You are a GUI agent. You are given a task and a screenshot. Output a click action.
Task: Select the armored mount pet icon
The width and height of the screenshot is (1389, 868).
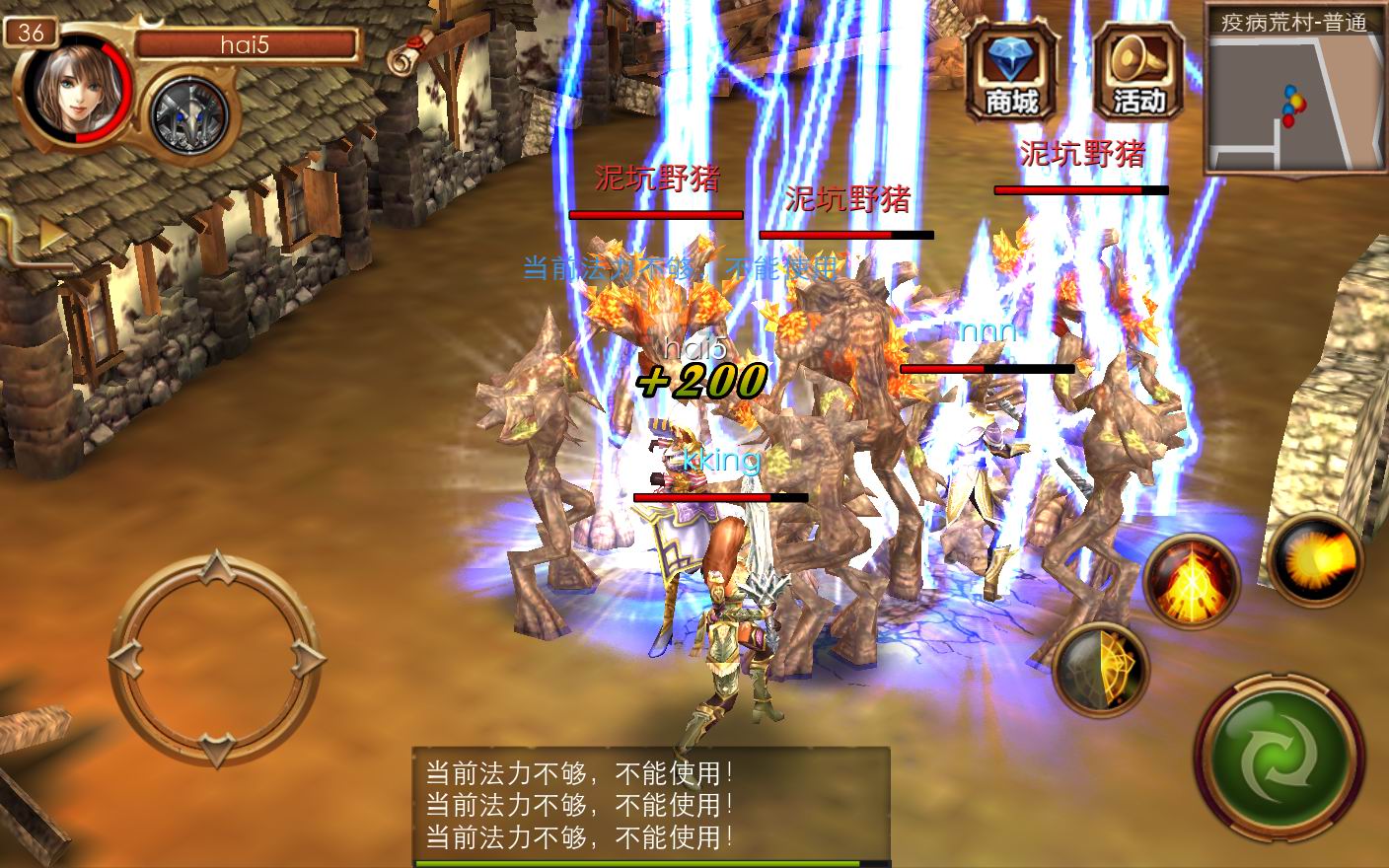pos(188,115)
